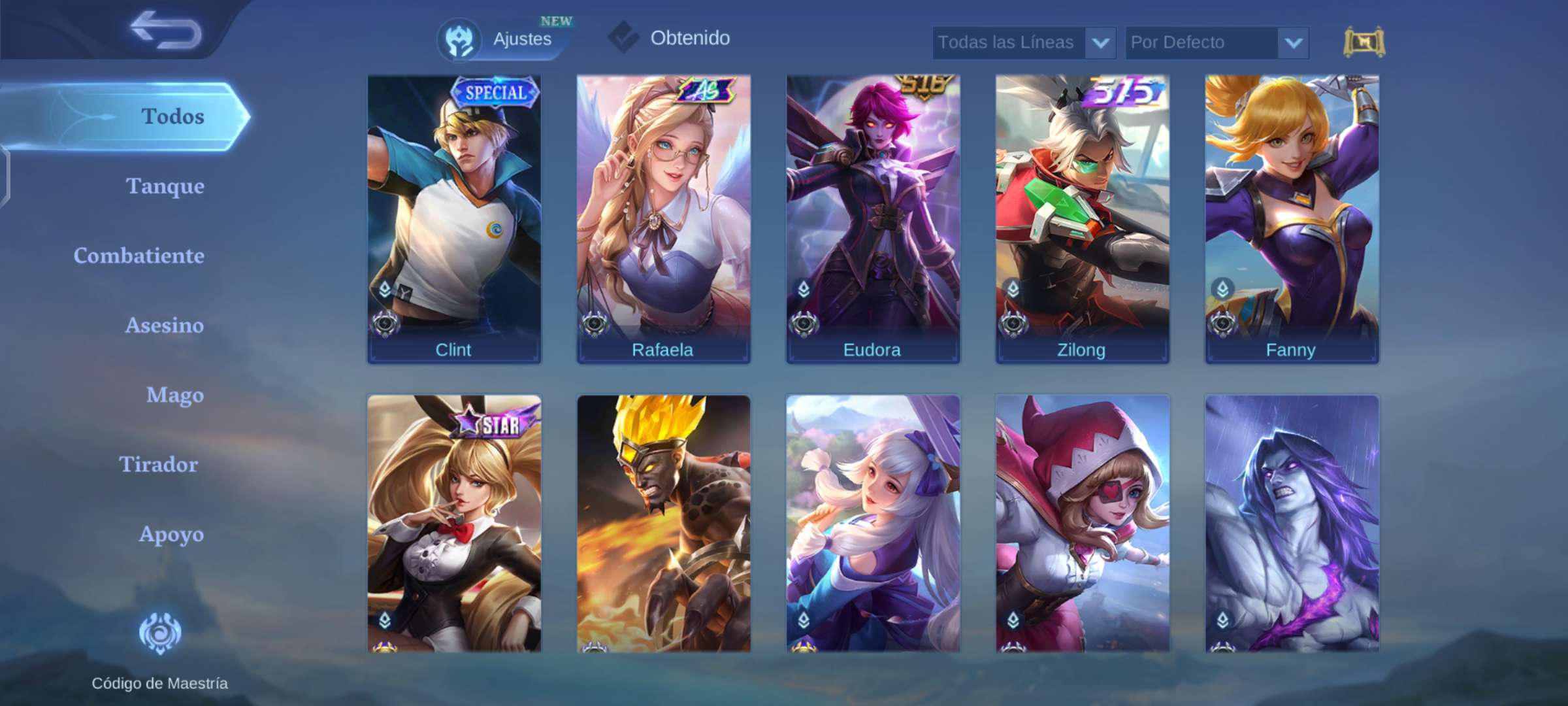Pick the Zilong hero card

pos(1082,219)
